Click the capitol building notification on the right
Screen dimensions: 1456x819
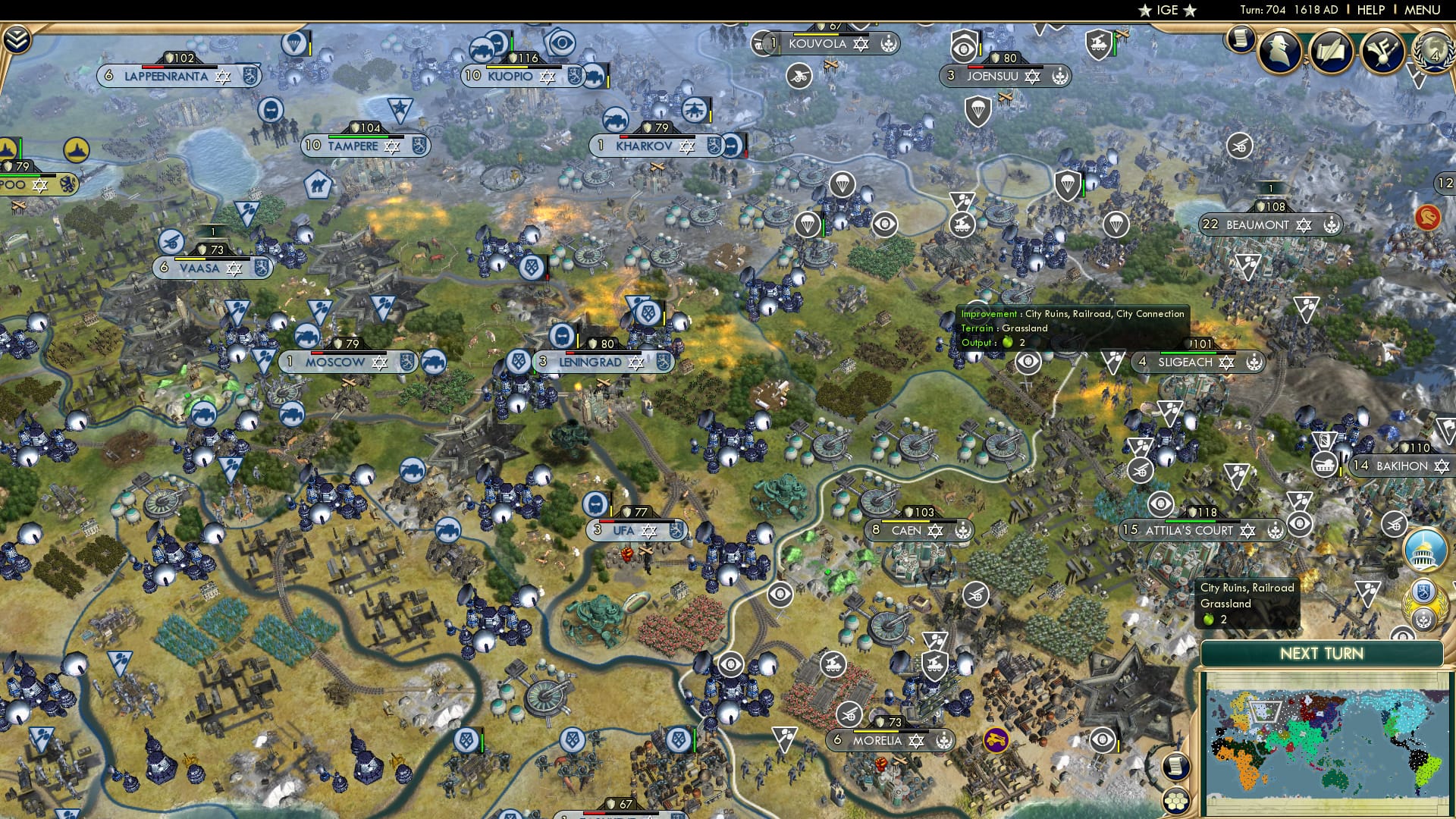(1423, 551)
